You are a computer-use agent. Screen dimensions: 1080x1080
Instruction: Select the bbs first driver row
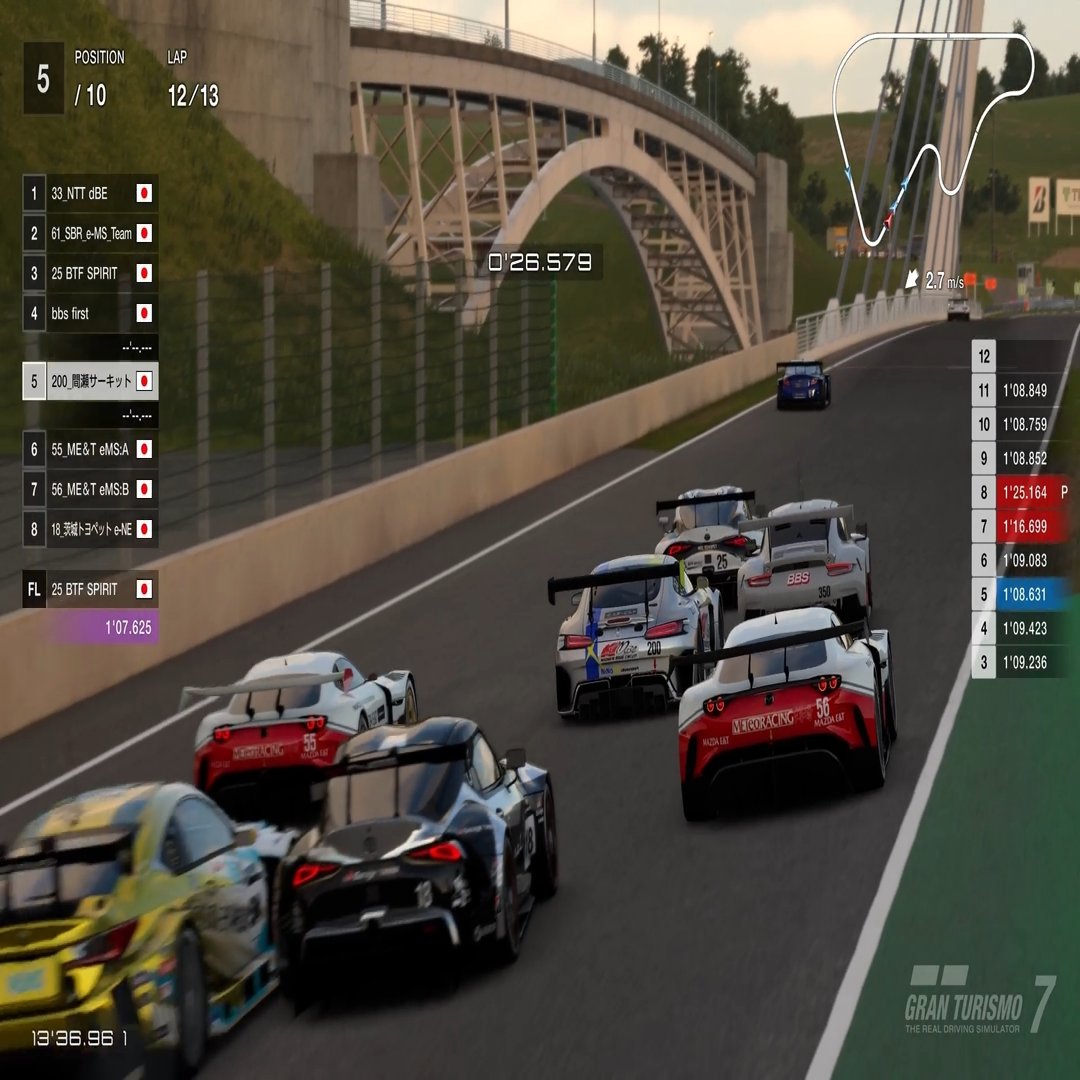click(x=90, y=313)
